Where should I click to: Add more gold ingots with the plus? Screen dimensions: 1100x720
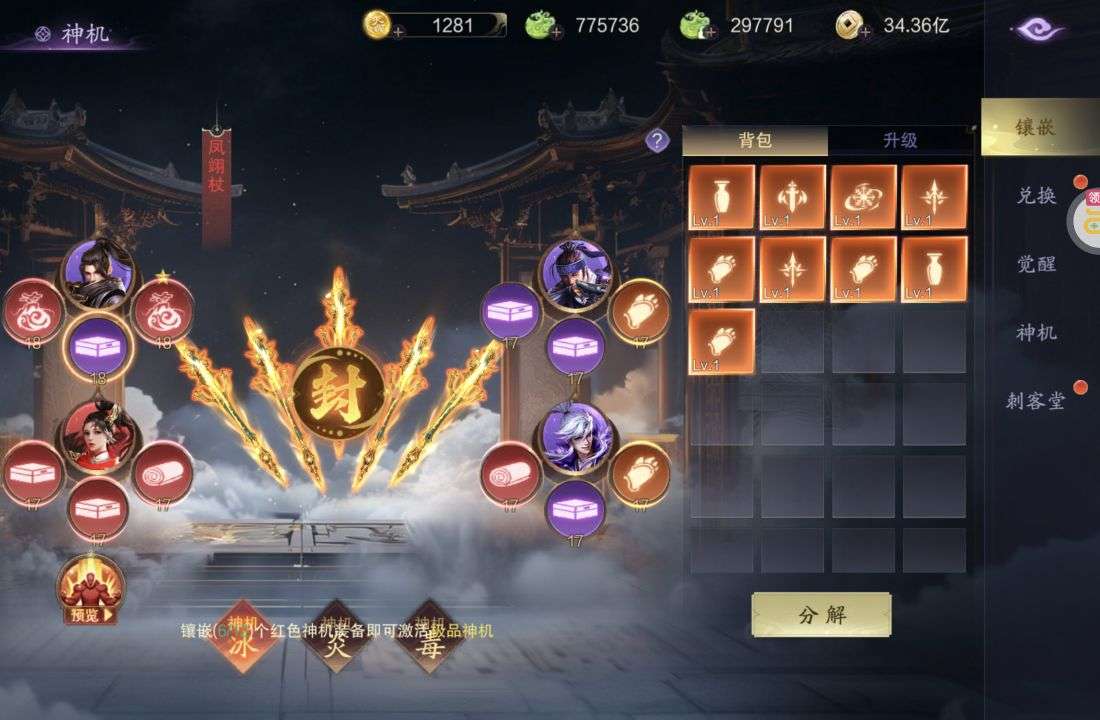click(397, 32)
